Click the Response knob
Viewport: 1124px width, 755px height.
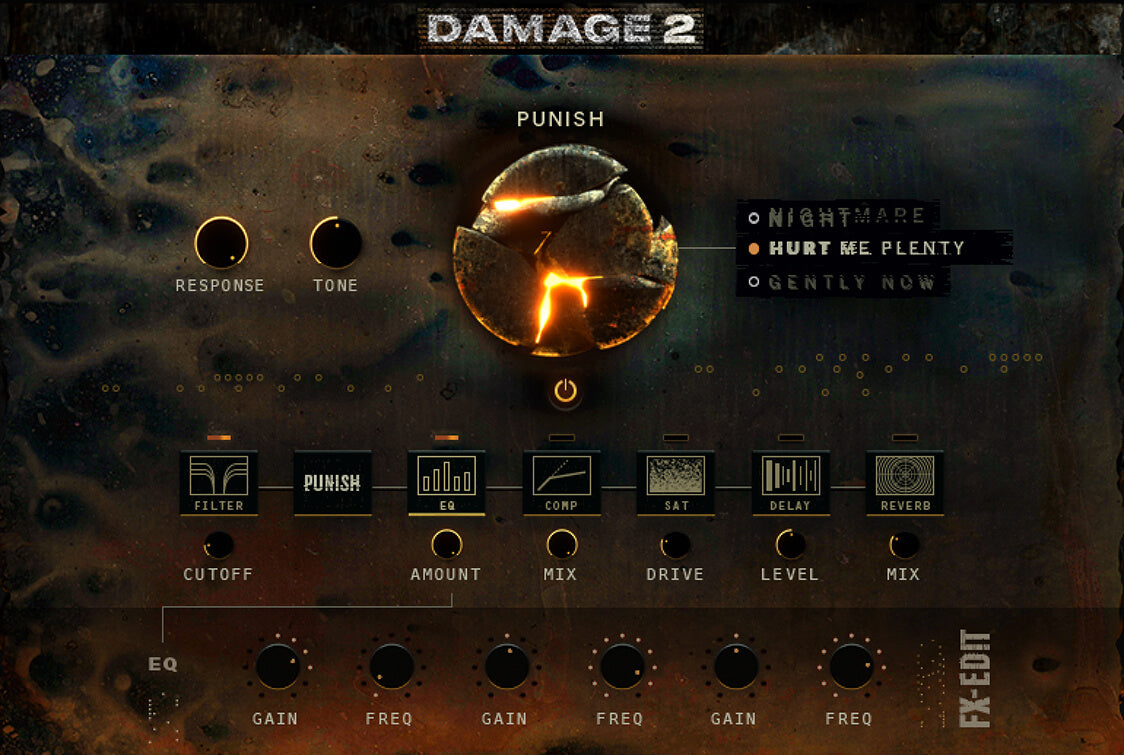click(221, 243)
